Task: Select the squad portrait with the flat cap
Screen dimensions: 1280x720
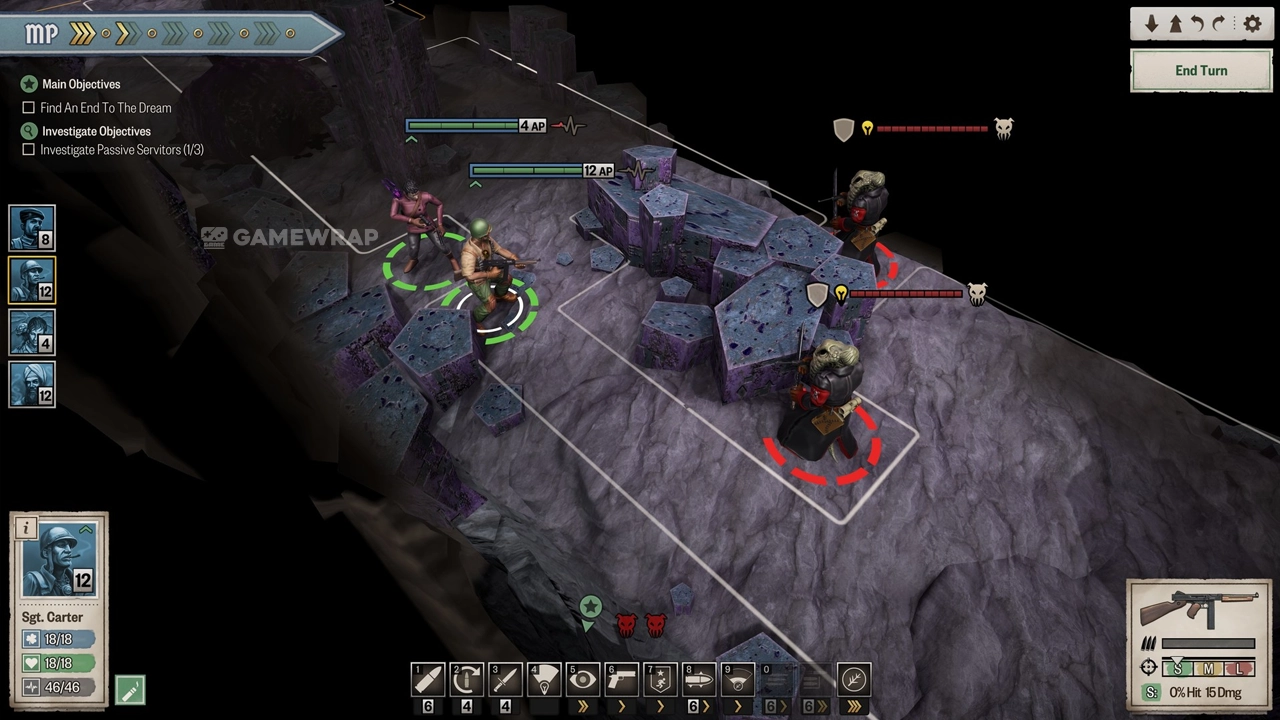Action: coord(32,228)
